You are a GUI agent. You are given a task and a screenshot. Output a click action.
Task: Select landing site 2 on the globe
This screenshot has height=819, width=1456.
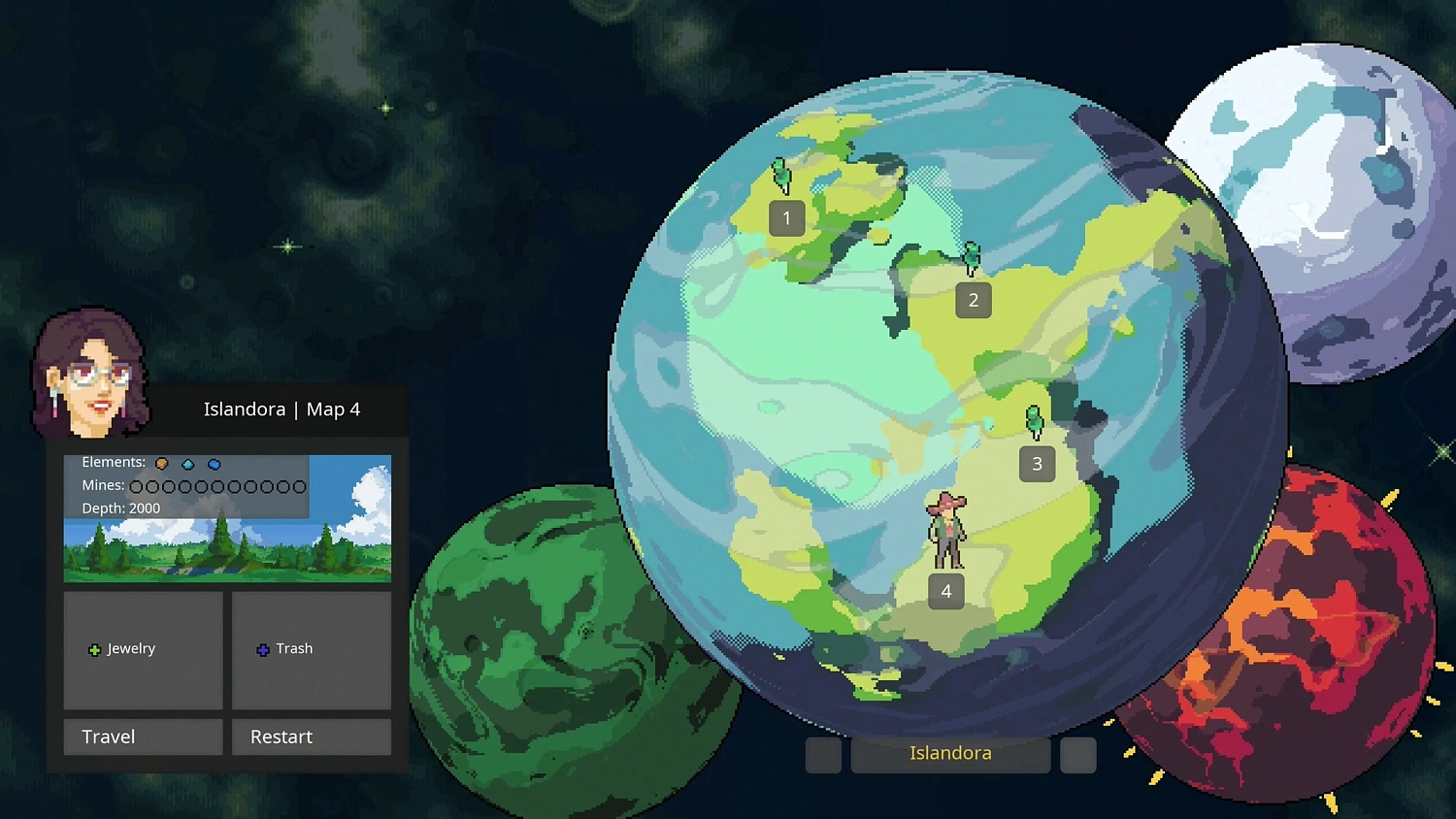973,300
